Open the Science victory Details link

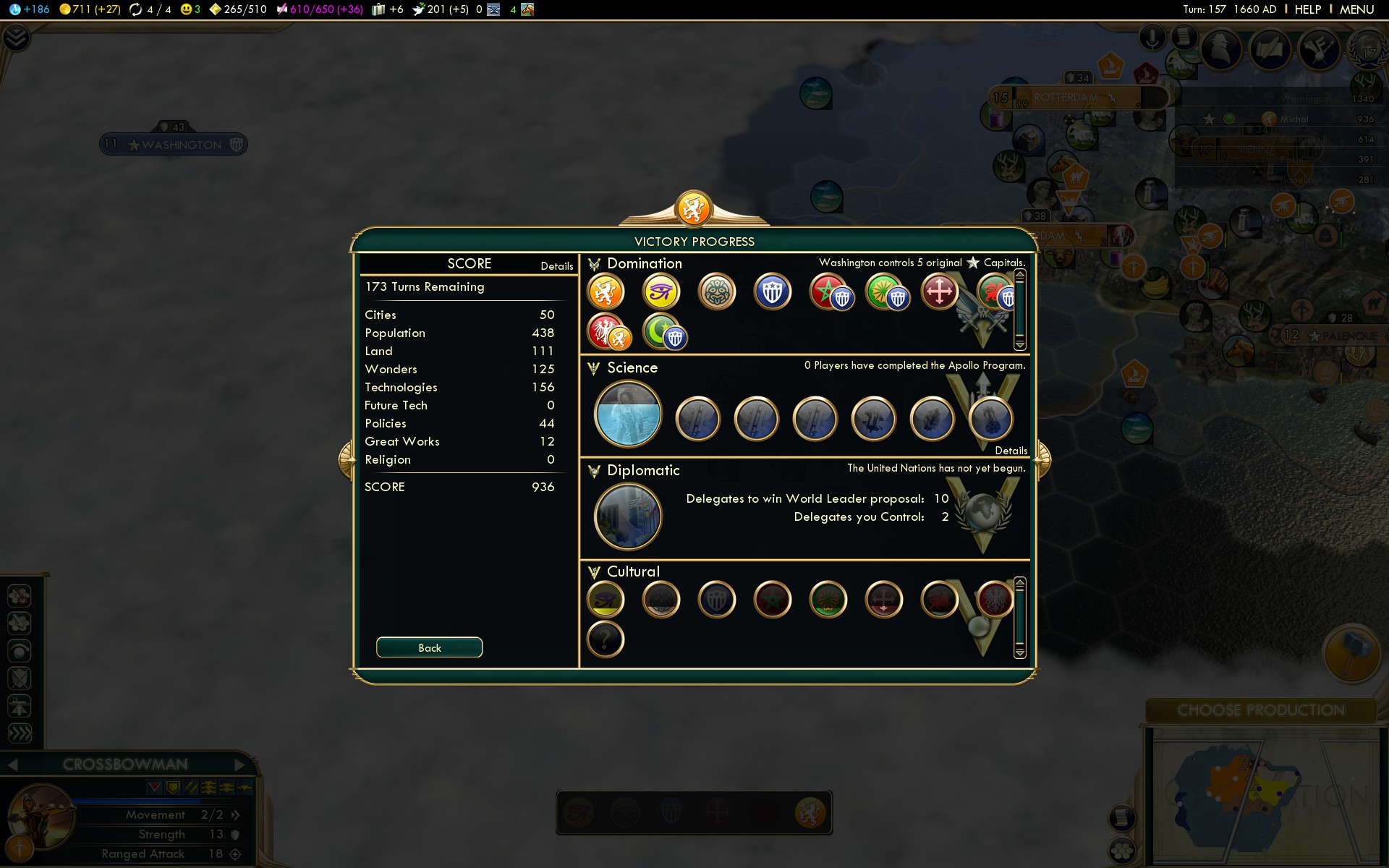1011,451
